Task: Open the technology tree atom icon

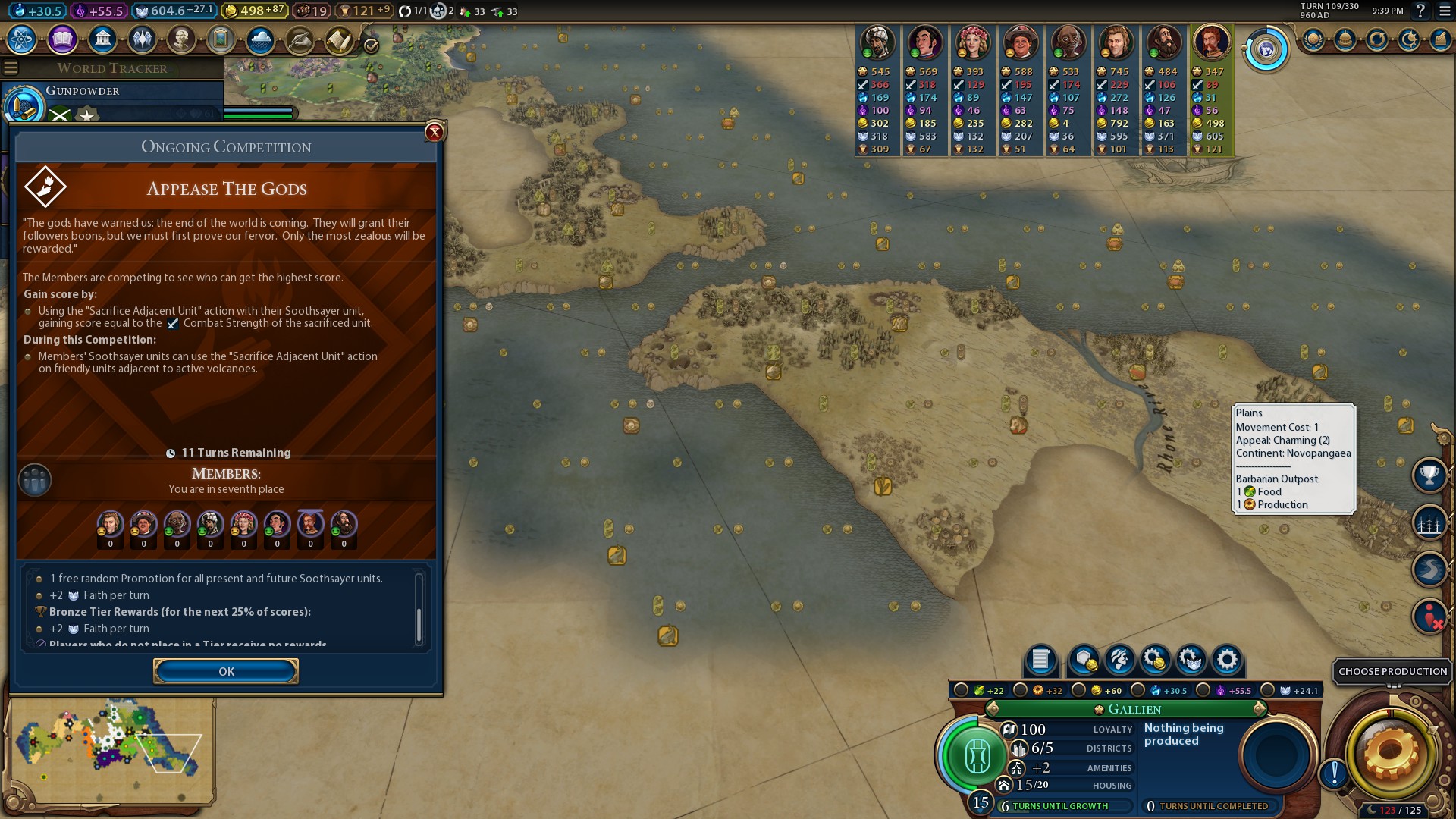Action: [x=22, y=39]
